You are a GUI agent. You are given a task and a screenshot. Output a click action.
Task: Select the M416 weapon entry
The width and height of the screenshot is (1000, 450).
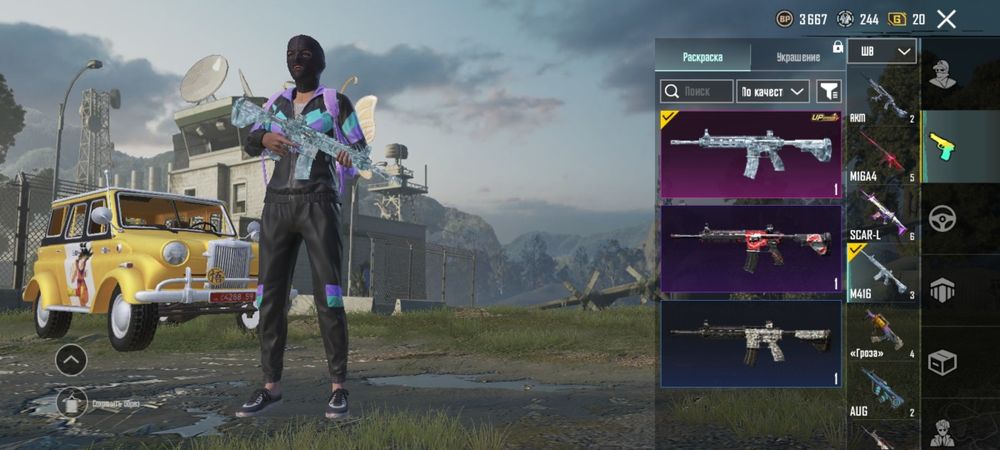pyautogui.click(x=882, y=272)
